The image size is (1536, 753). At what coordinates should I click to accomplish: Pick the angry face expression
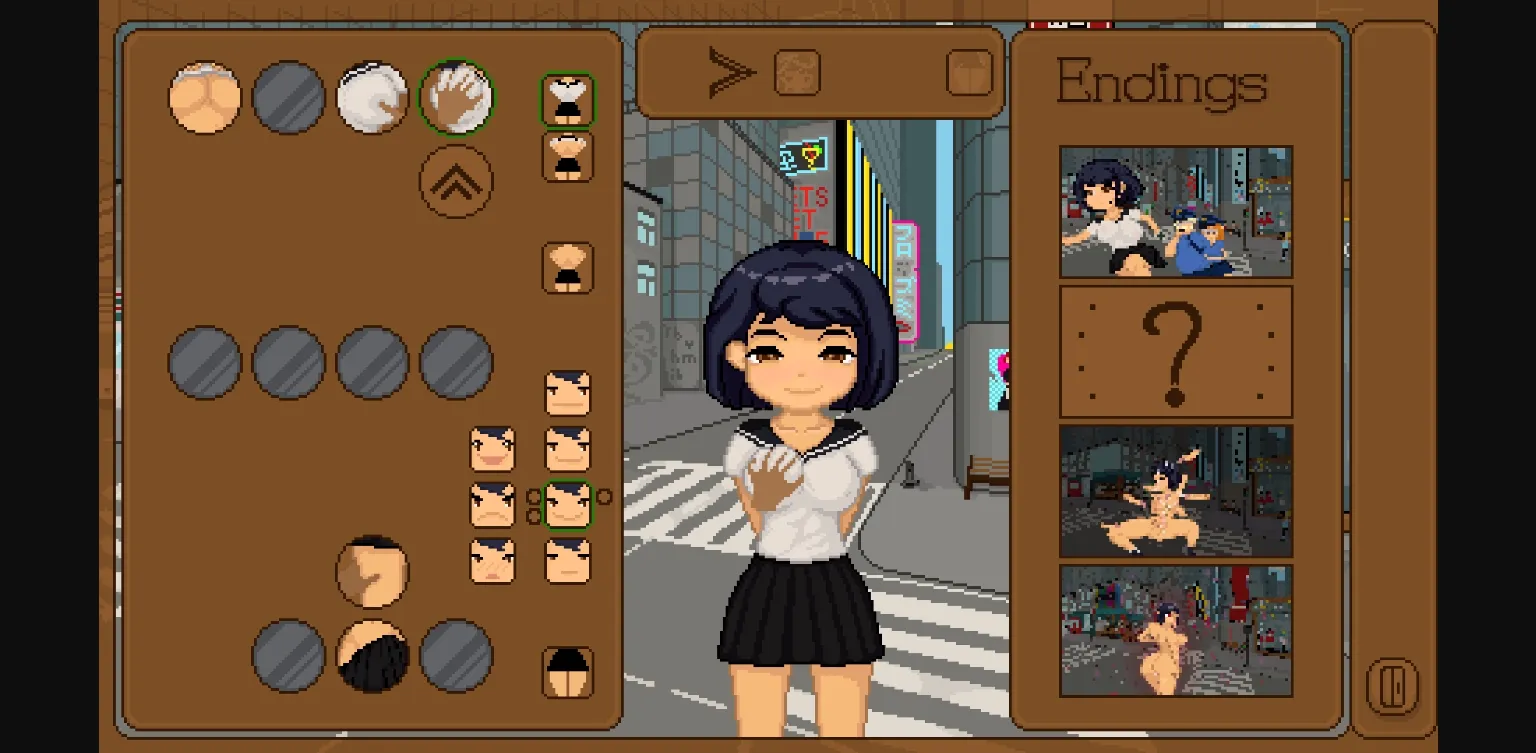pos(491,506)
